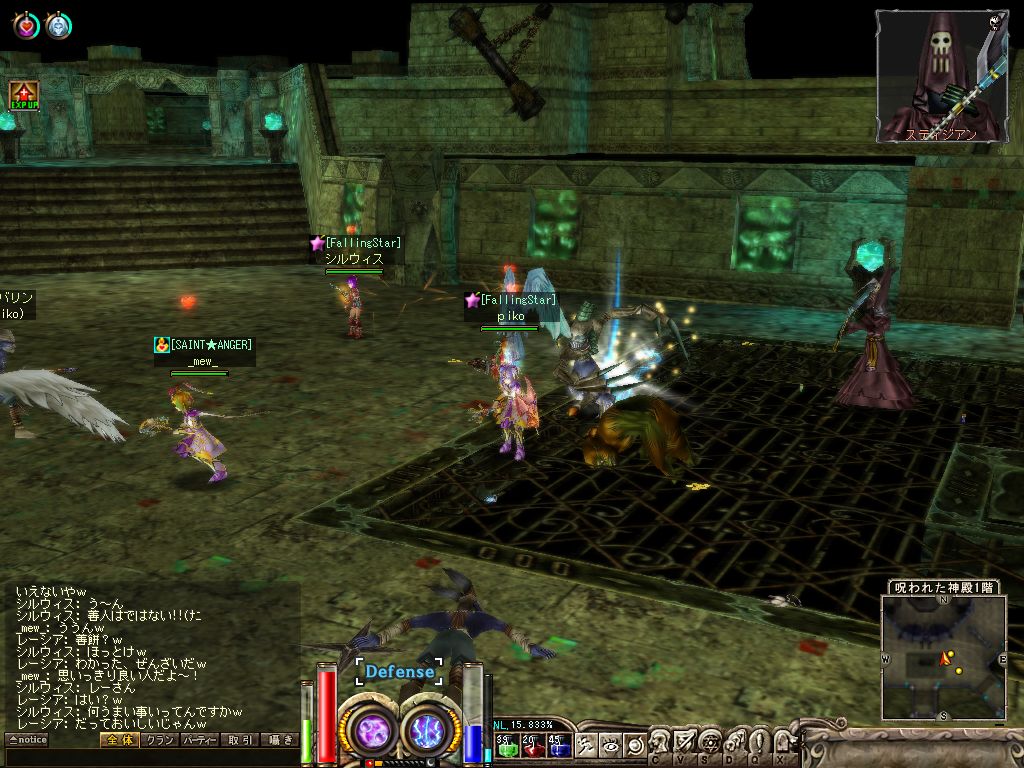The height and width of the screenshot is (768, 1024).
Task: Use the green potion slot
Action: point(505,745)
